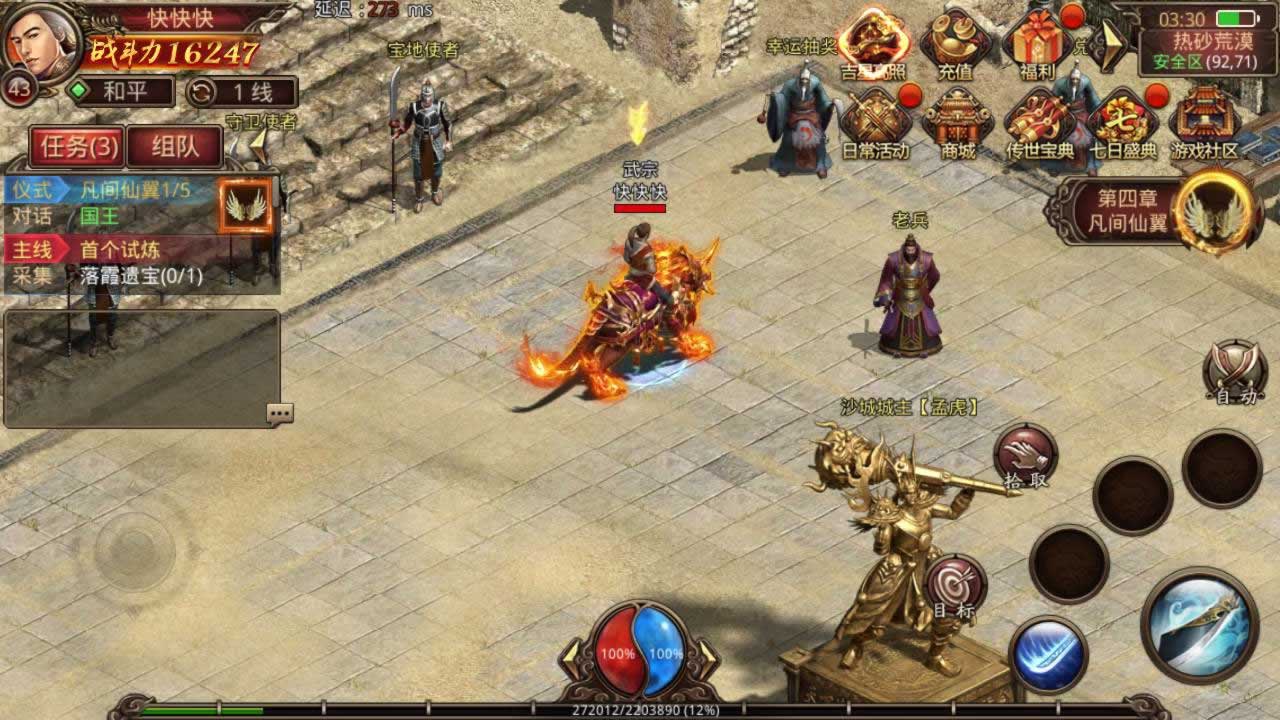Open the chat speech bubble button
1280x720 pixels.
[279, 413]
